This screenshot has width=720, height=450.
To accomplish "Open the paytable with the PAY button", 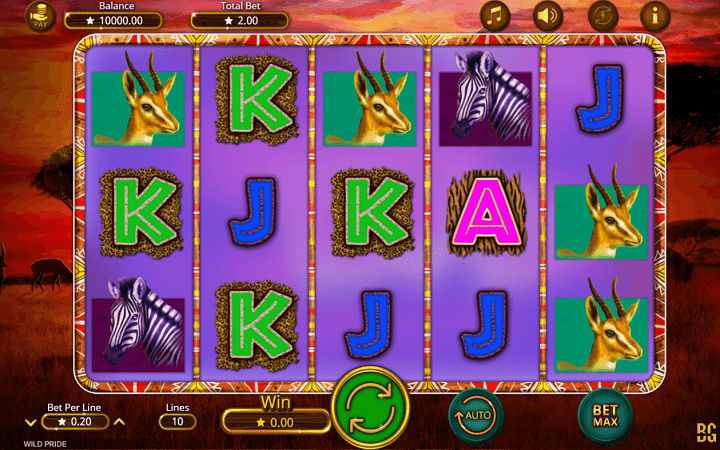I will point(41,16).
